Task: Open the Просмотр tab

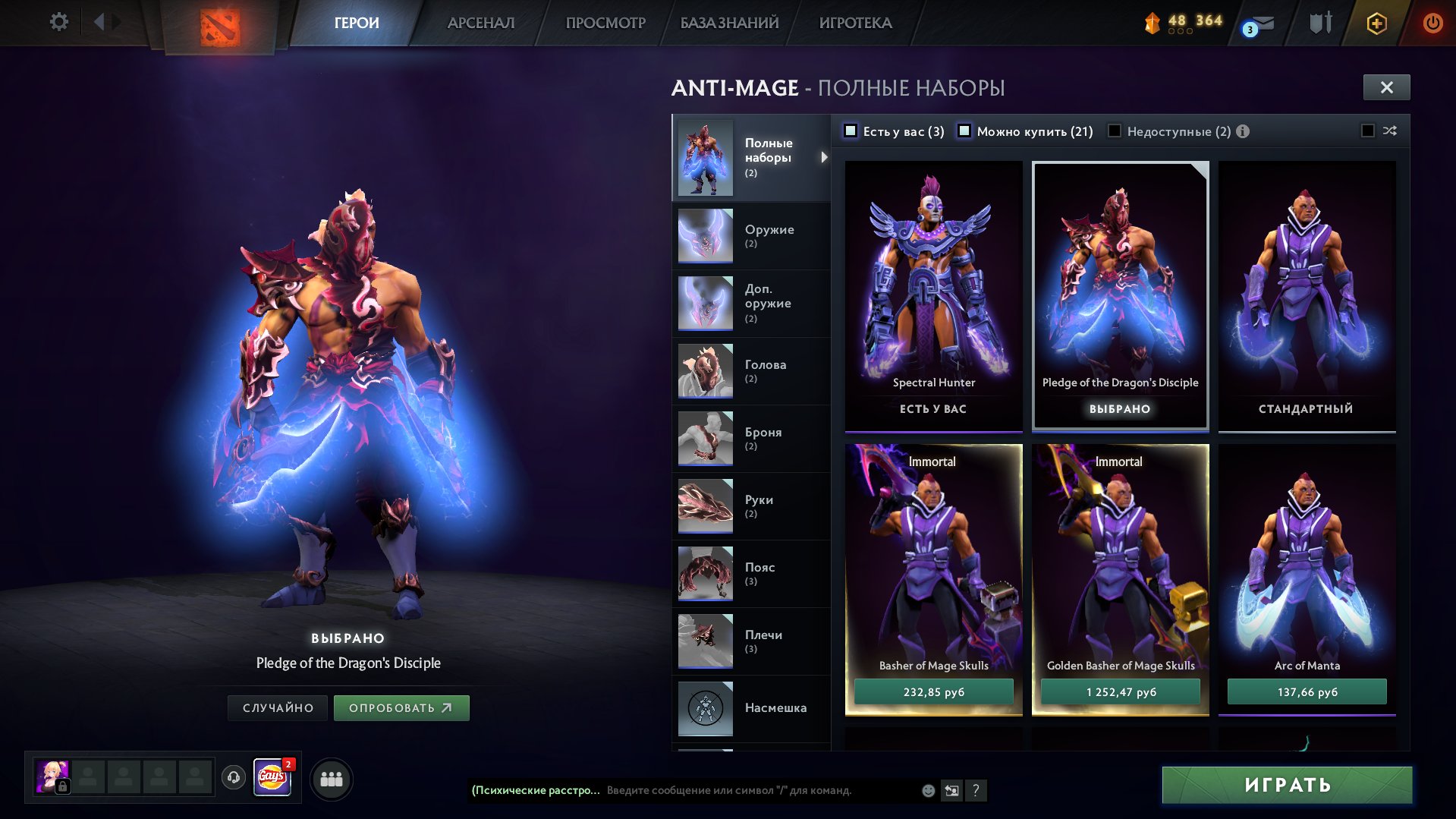Action: click(x=605, y=23)
